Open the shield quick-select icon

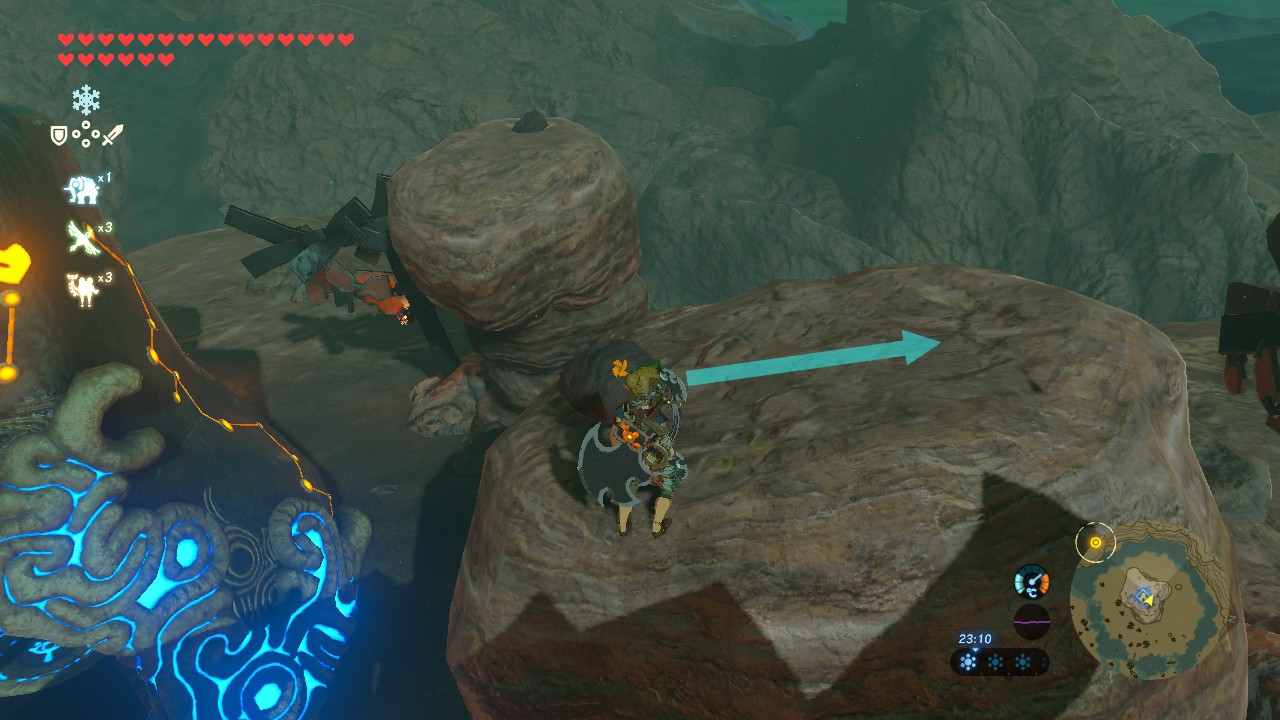[x=59, y=134]
